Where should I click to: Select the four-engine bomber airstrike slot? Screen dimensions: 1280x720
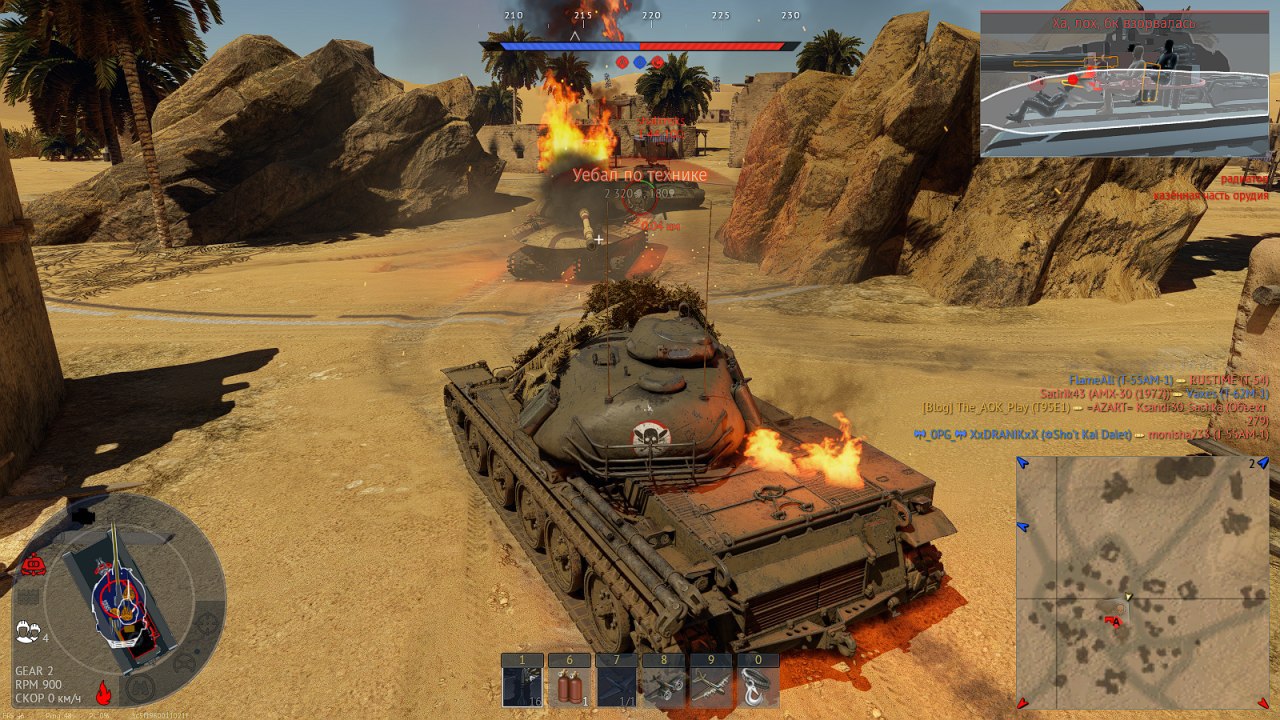click(x=711, y=688)
